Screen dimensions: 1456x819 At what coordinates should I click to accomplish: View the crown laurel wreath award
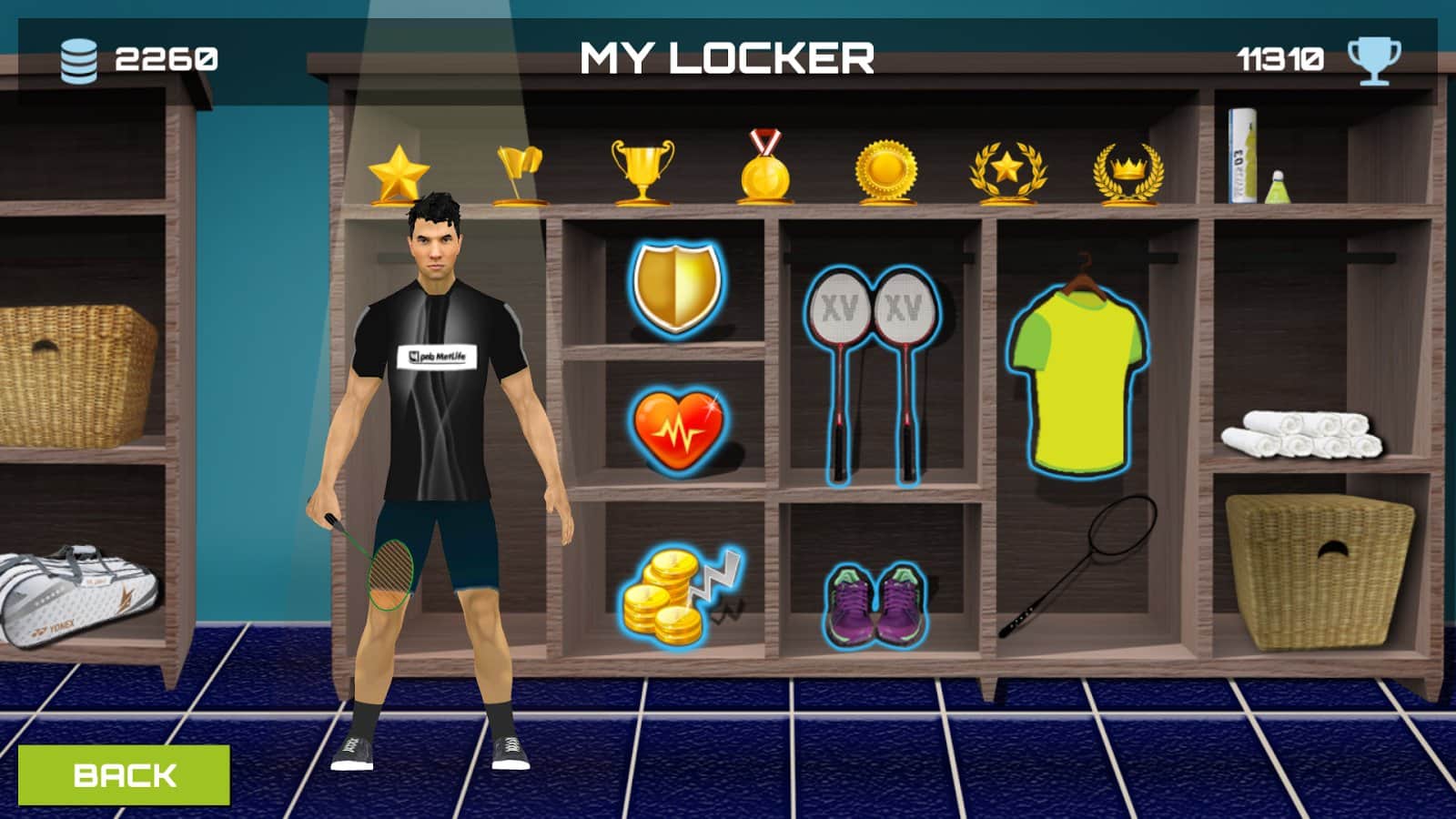[x=1127, y=174]
